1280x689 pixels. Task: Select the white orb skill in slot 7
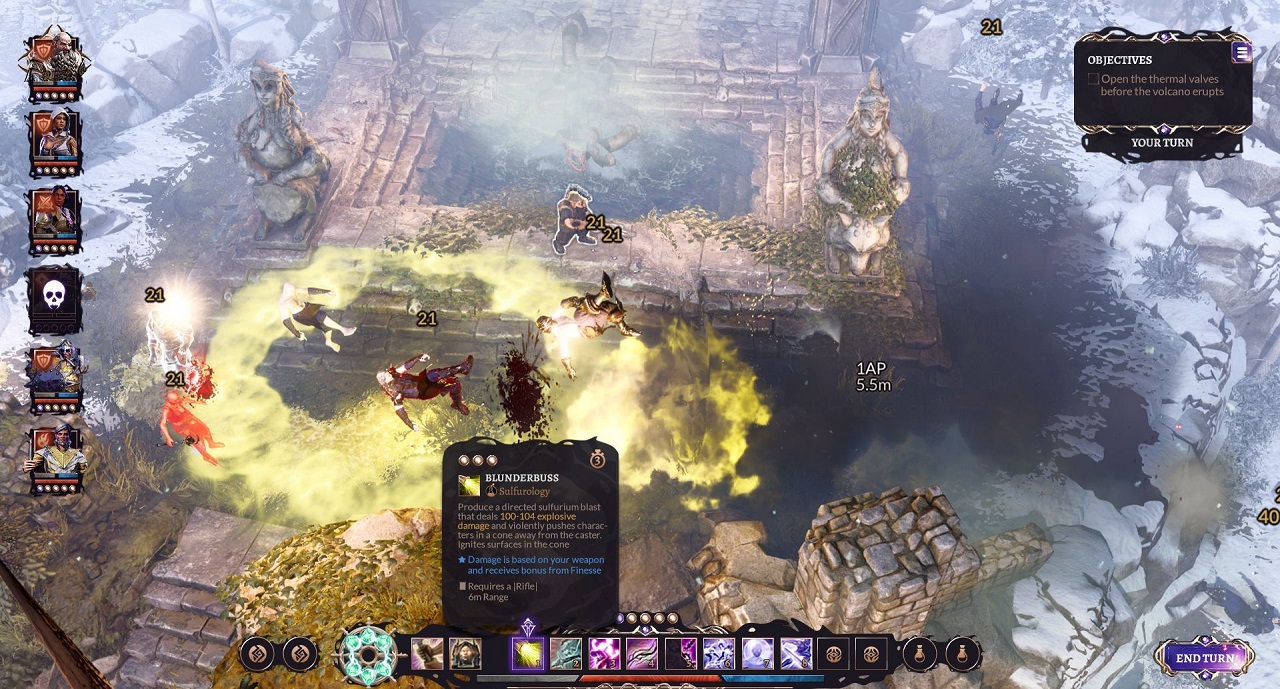point(757,654)
